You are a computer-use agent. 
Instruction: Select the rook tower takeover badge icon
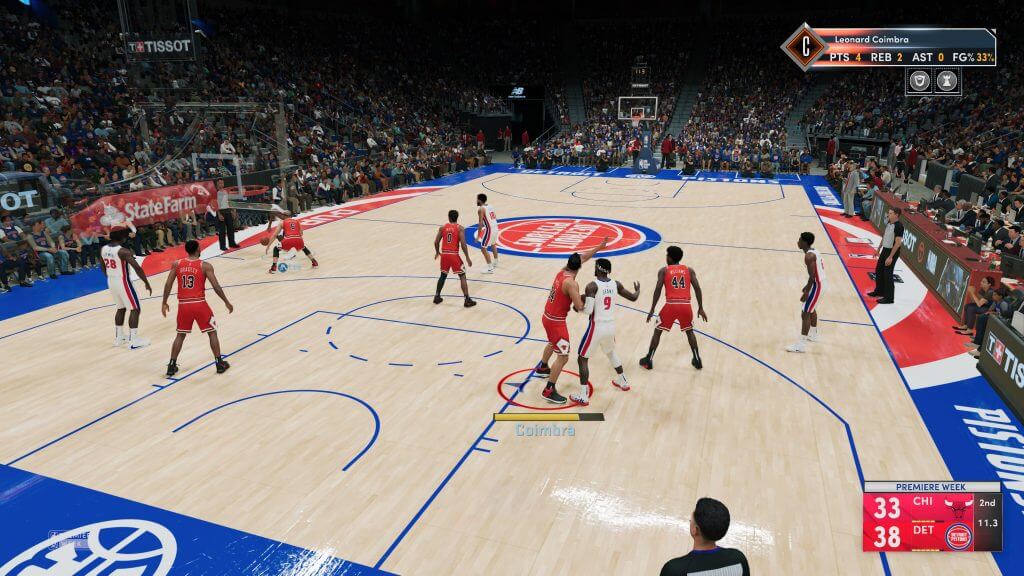click(x=946, y=82)
